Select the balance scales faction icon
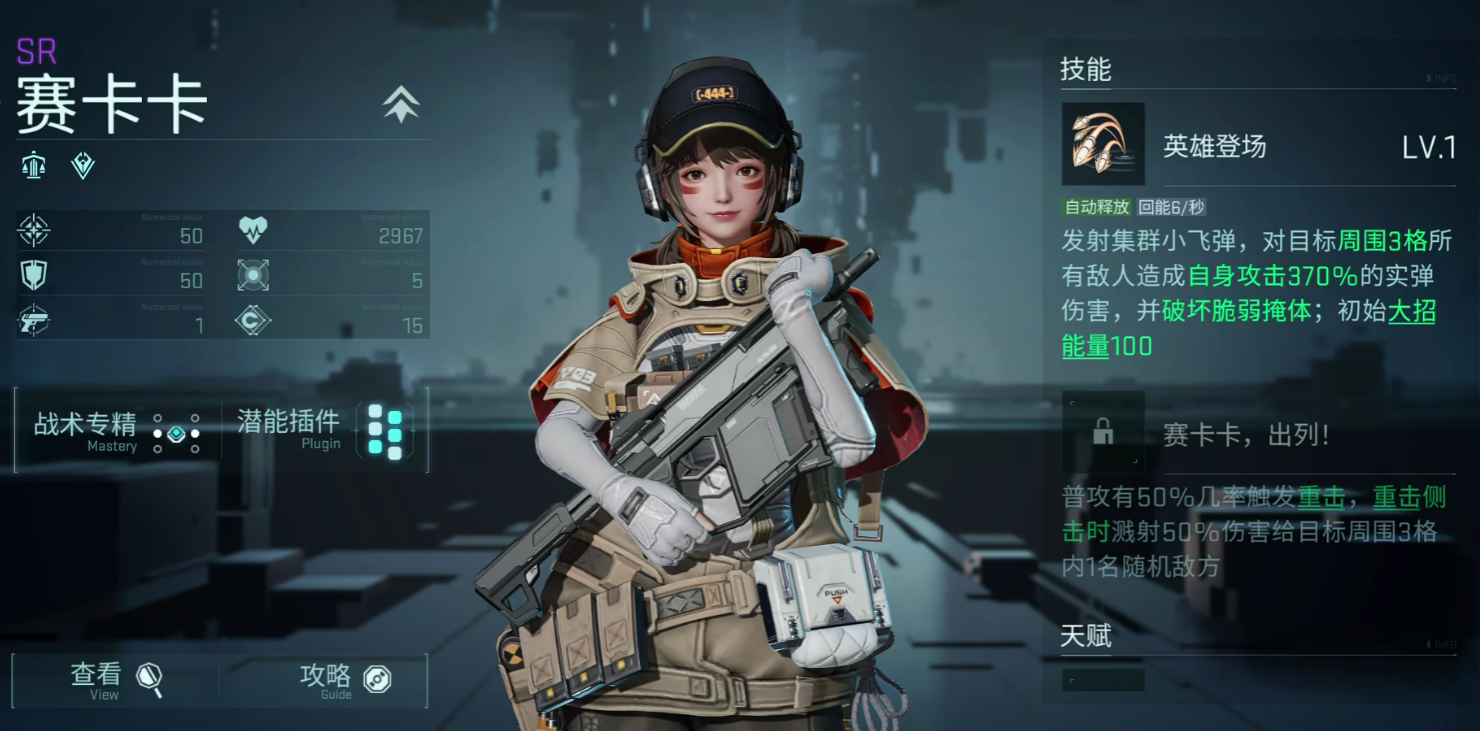Image resolution: width=1480 pixels, height=731 pixels. click(33, 165)
